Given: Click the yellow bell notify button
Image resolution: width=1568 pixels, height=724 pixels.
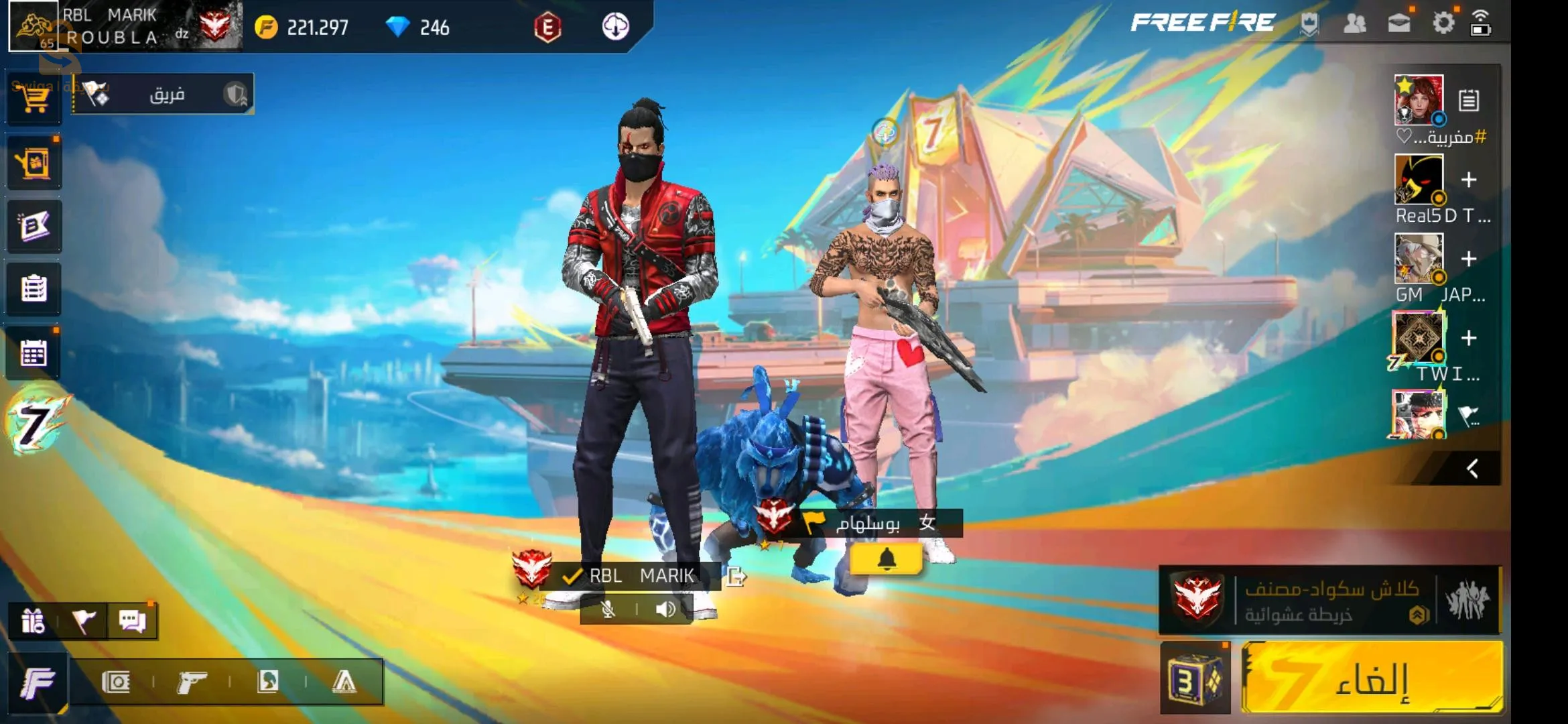Looking at the screenshot, I should pyautogui.click(x=886, y=559).
